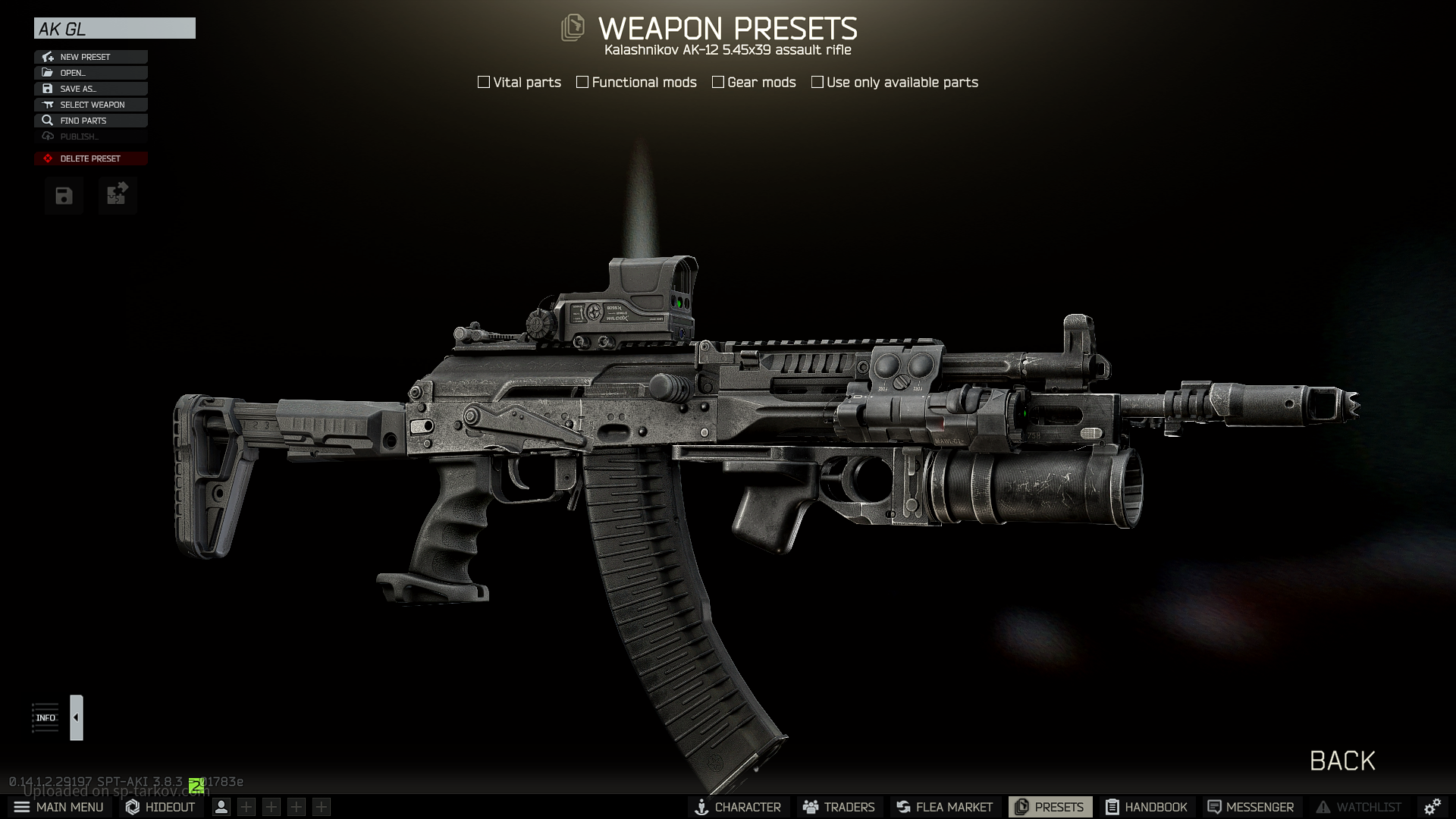This screenshot has width=1456, height=819.
Task: Enable the Functional mods checkbox
Action: click(582, 82)
